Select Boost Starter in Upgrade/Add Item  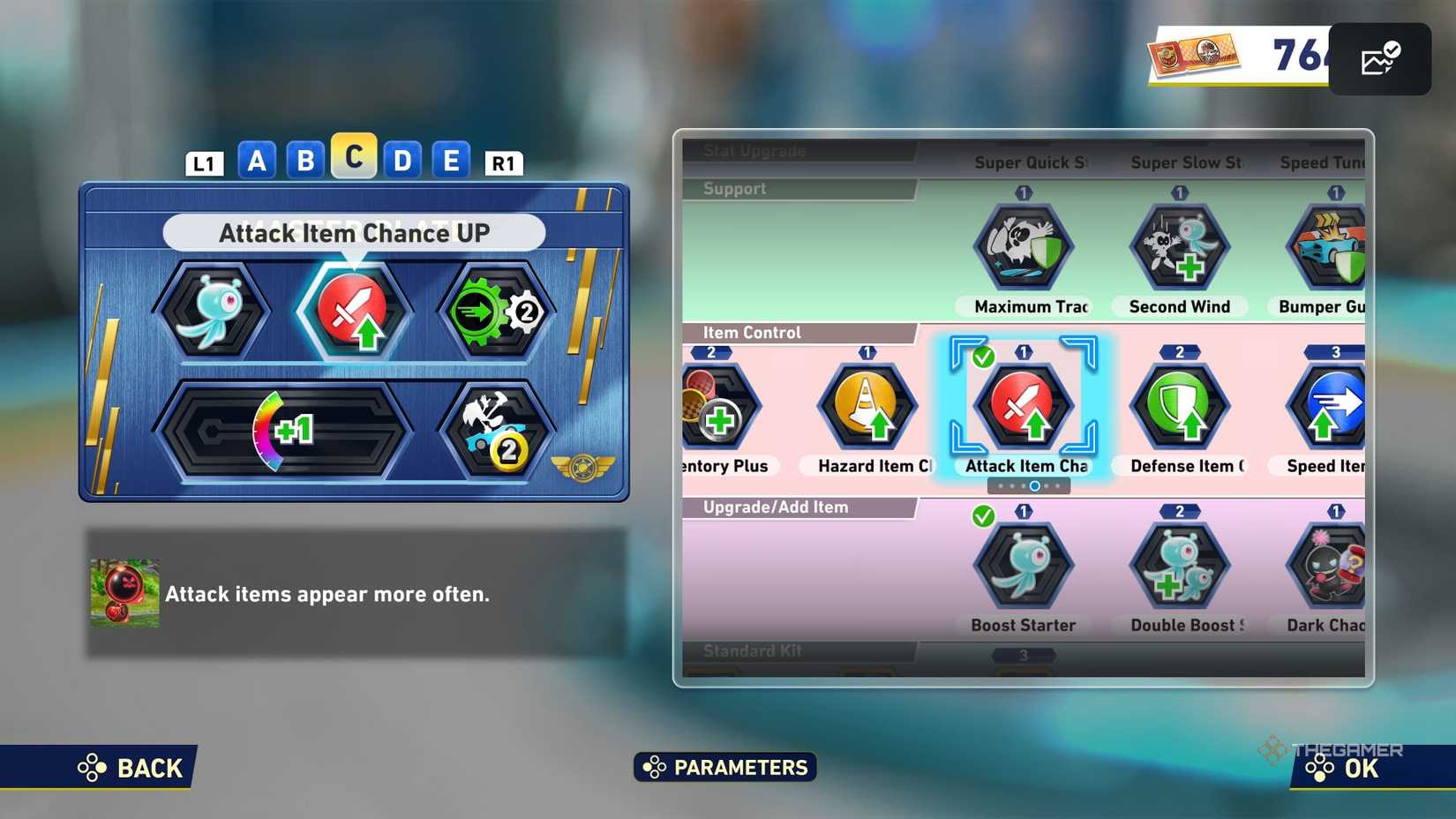point(1023,566)
